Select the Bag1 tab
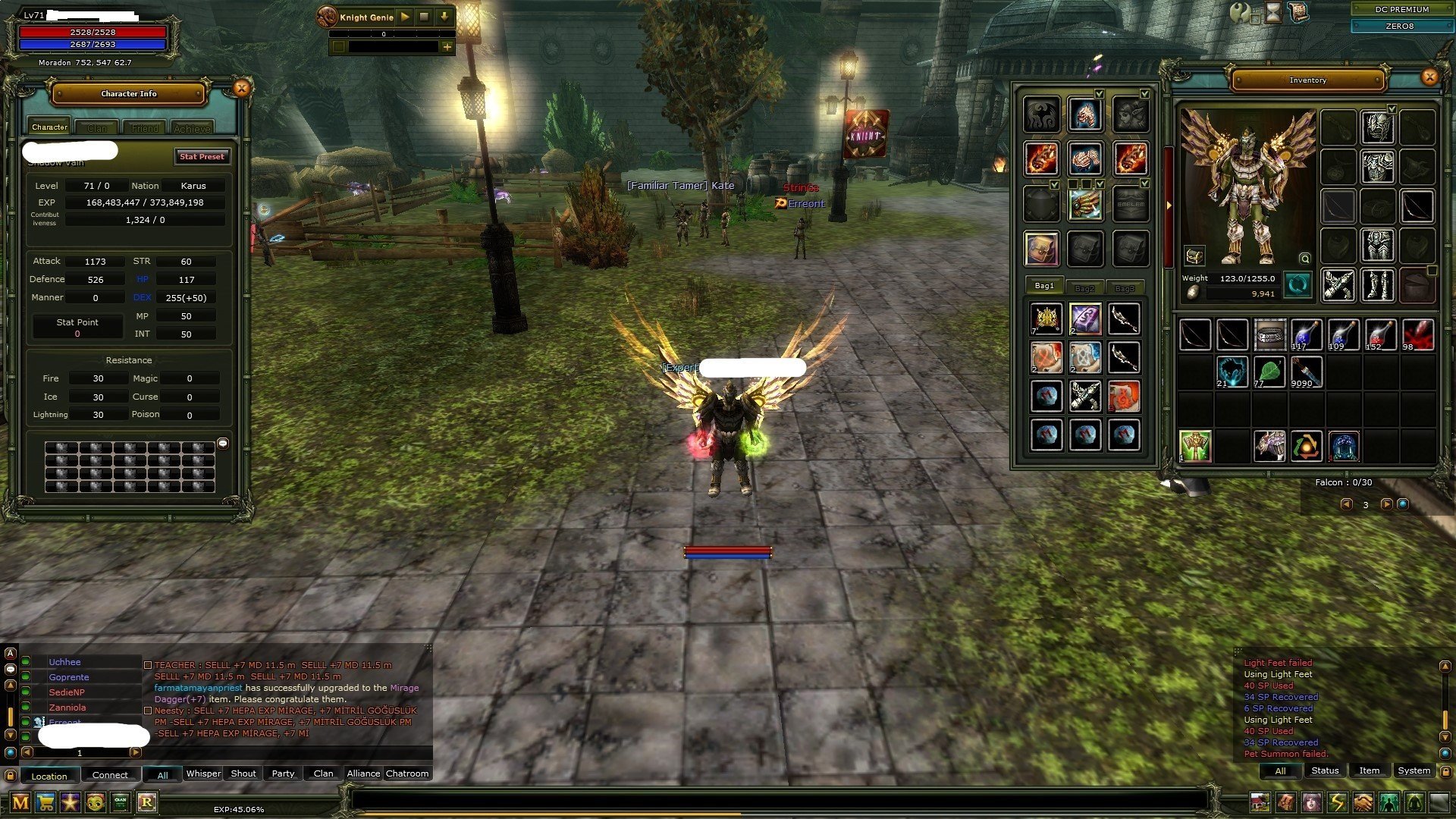Screen dimensions: 1456x819 point(1044,286)
